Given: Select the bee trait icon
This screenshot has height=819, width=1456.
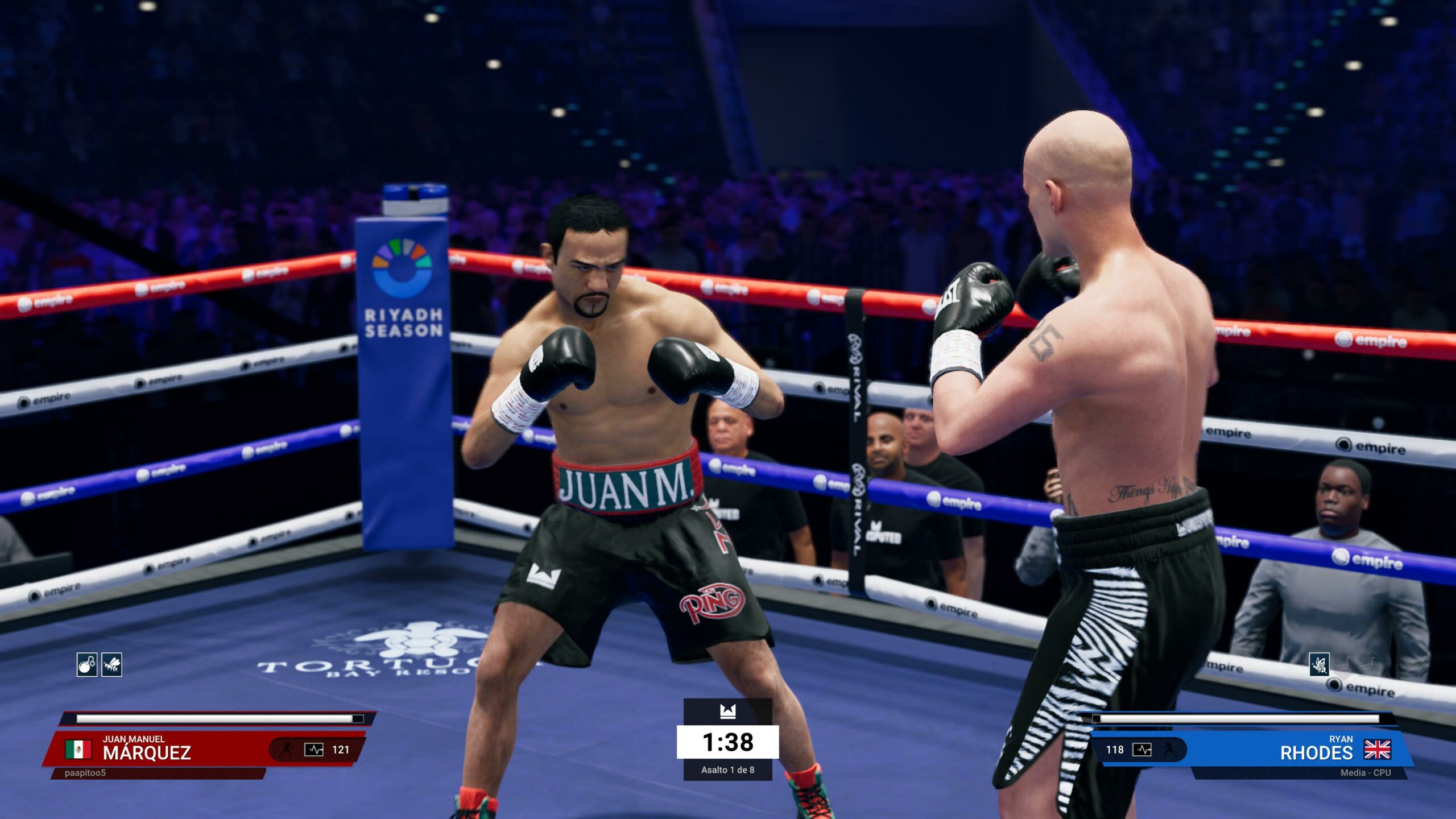Looking at the screenshot, I should click(x=112, y=664).
